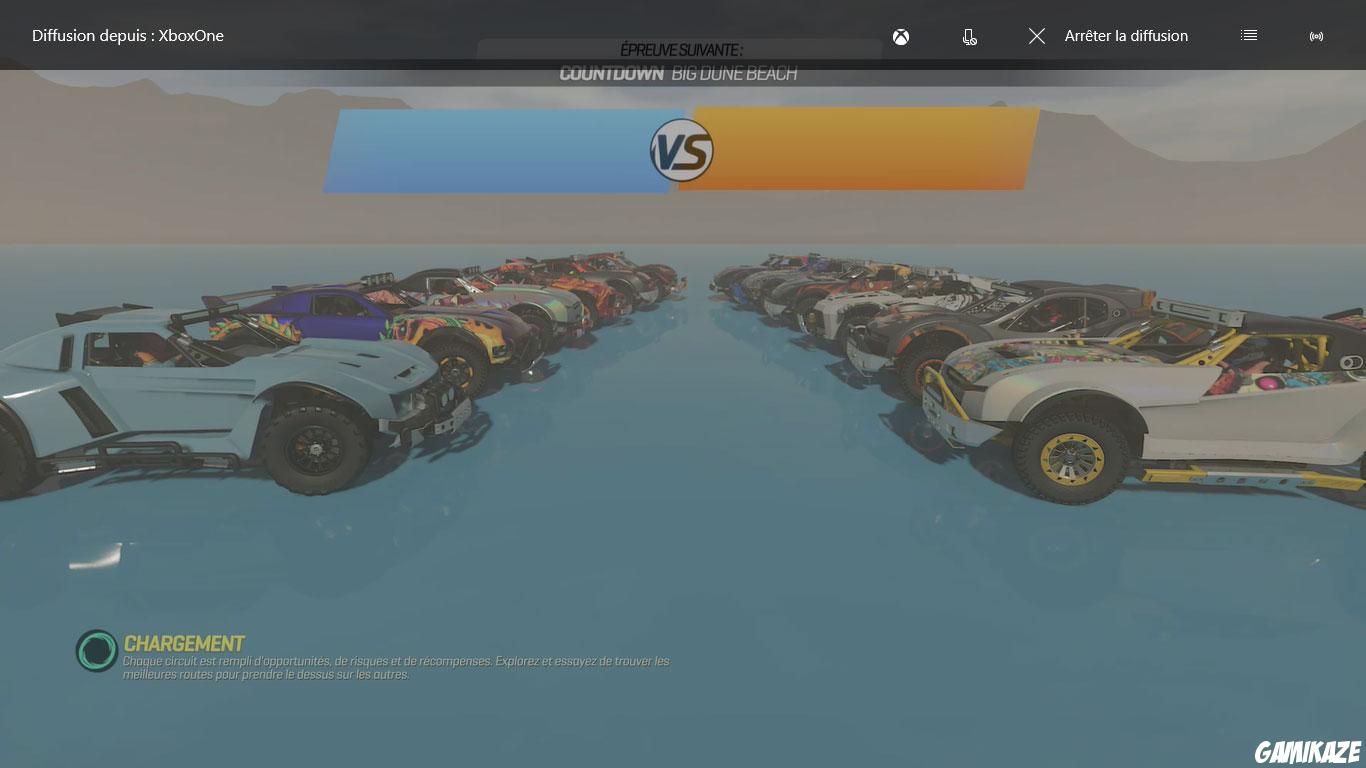Click the blue team progress banner bar
Image resolution: width=1366 pixels, height=768 pixels.
point(490,151)
